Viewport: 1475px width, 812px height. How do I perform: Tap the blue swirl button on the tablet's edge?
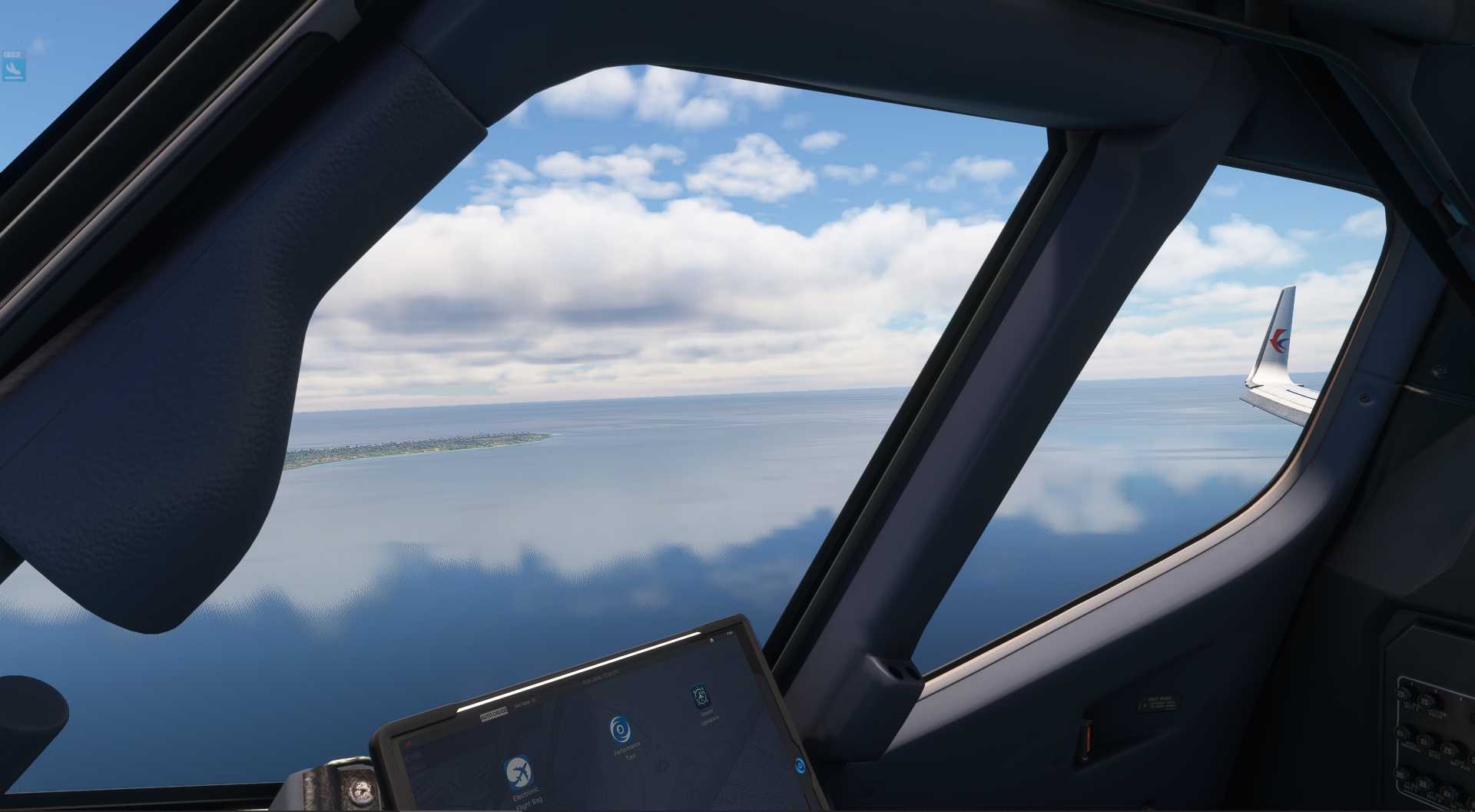[800, 764]
